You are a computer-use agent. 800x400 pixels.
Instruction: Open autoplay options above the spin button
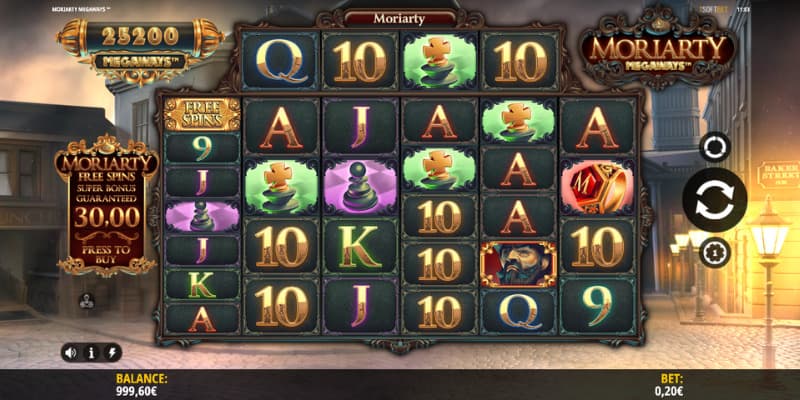pos(714,147)
